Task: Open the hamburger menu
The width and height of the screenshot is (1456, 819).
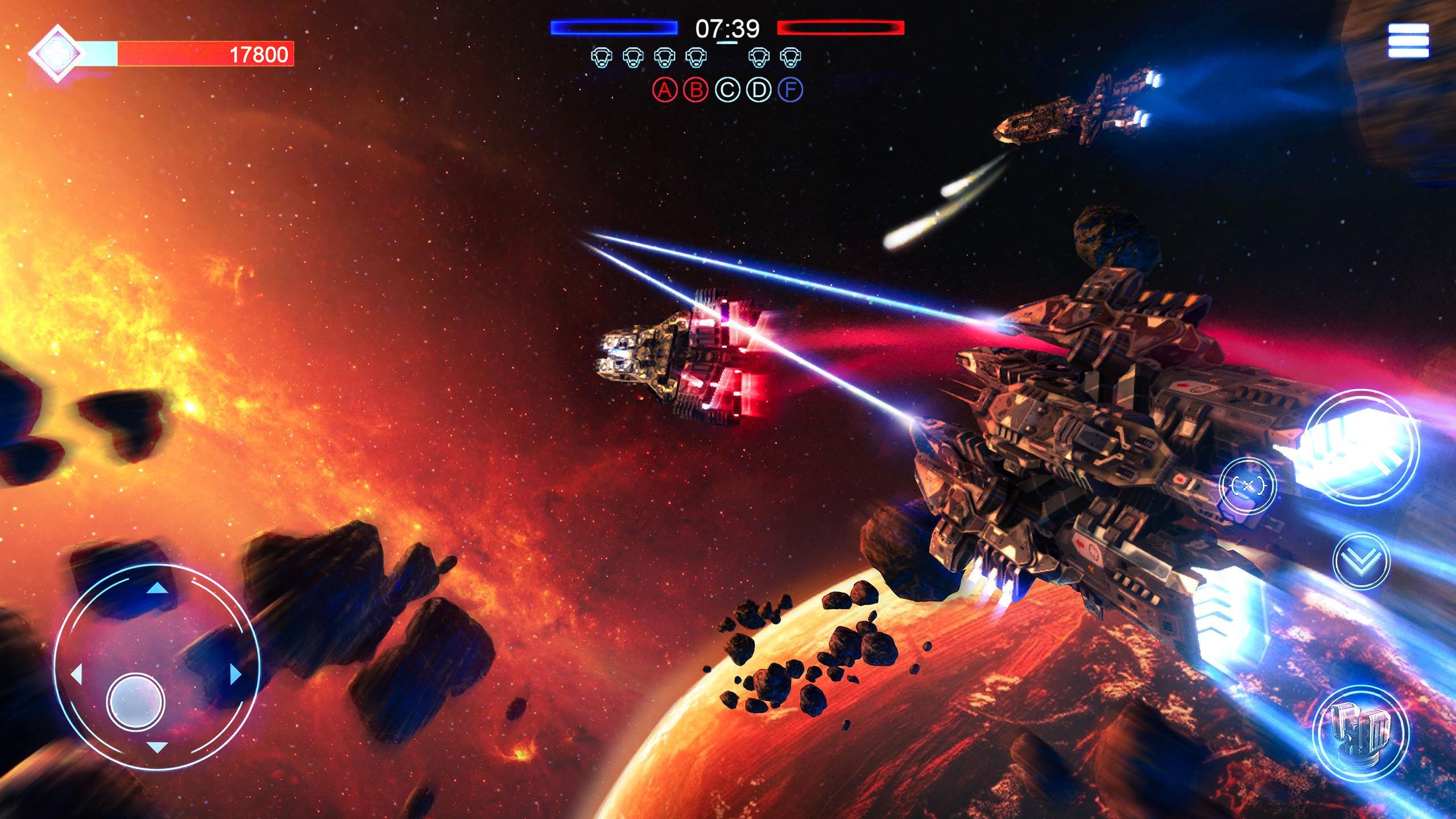Action: click(x=1408, y=41)
